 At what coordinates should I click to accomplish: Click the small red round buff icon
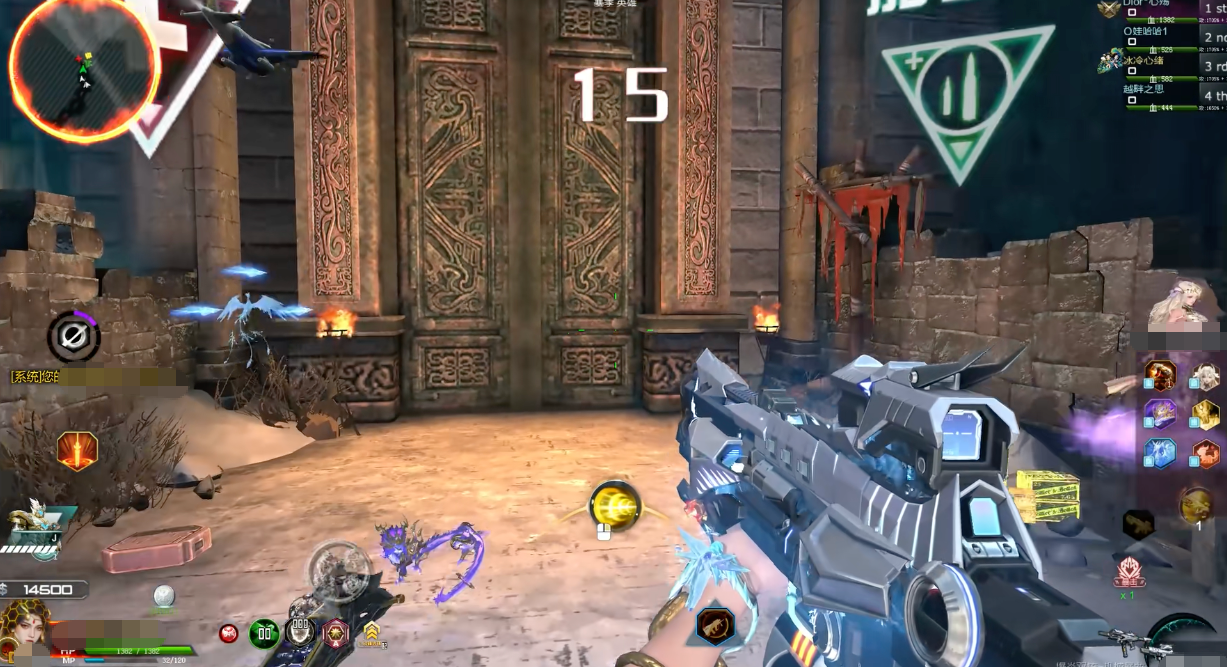tap(230, 633)
